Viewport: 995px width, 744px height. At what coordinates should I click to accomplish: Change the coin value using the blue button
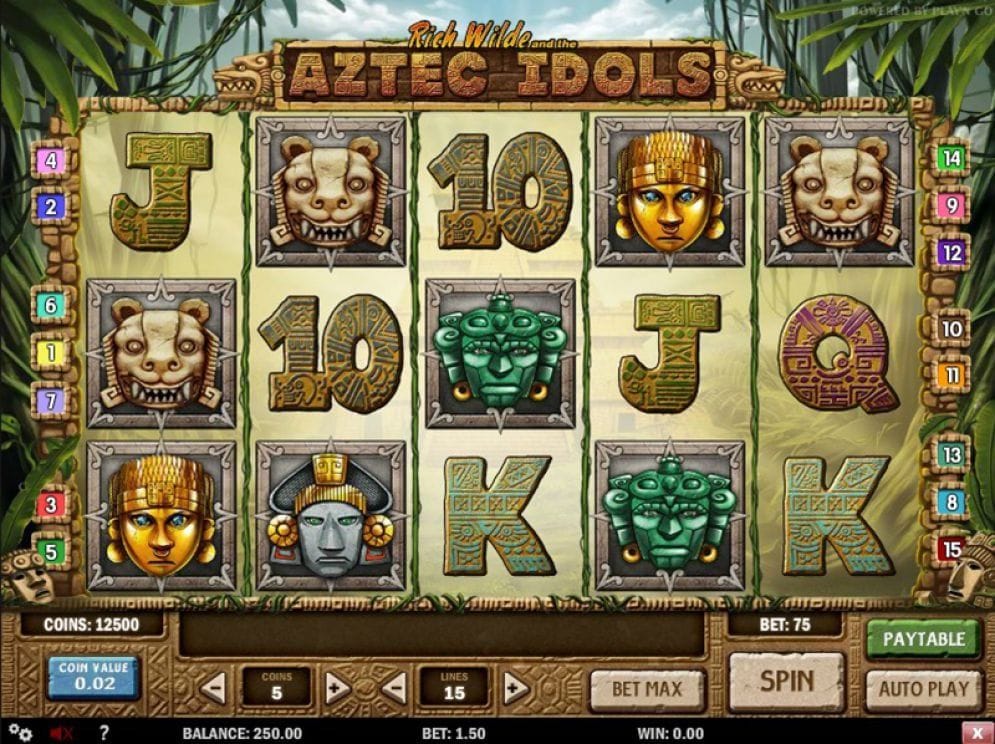(x=95, y=678)
